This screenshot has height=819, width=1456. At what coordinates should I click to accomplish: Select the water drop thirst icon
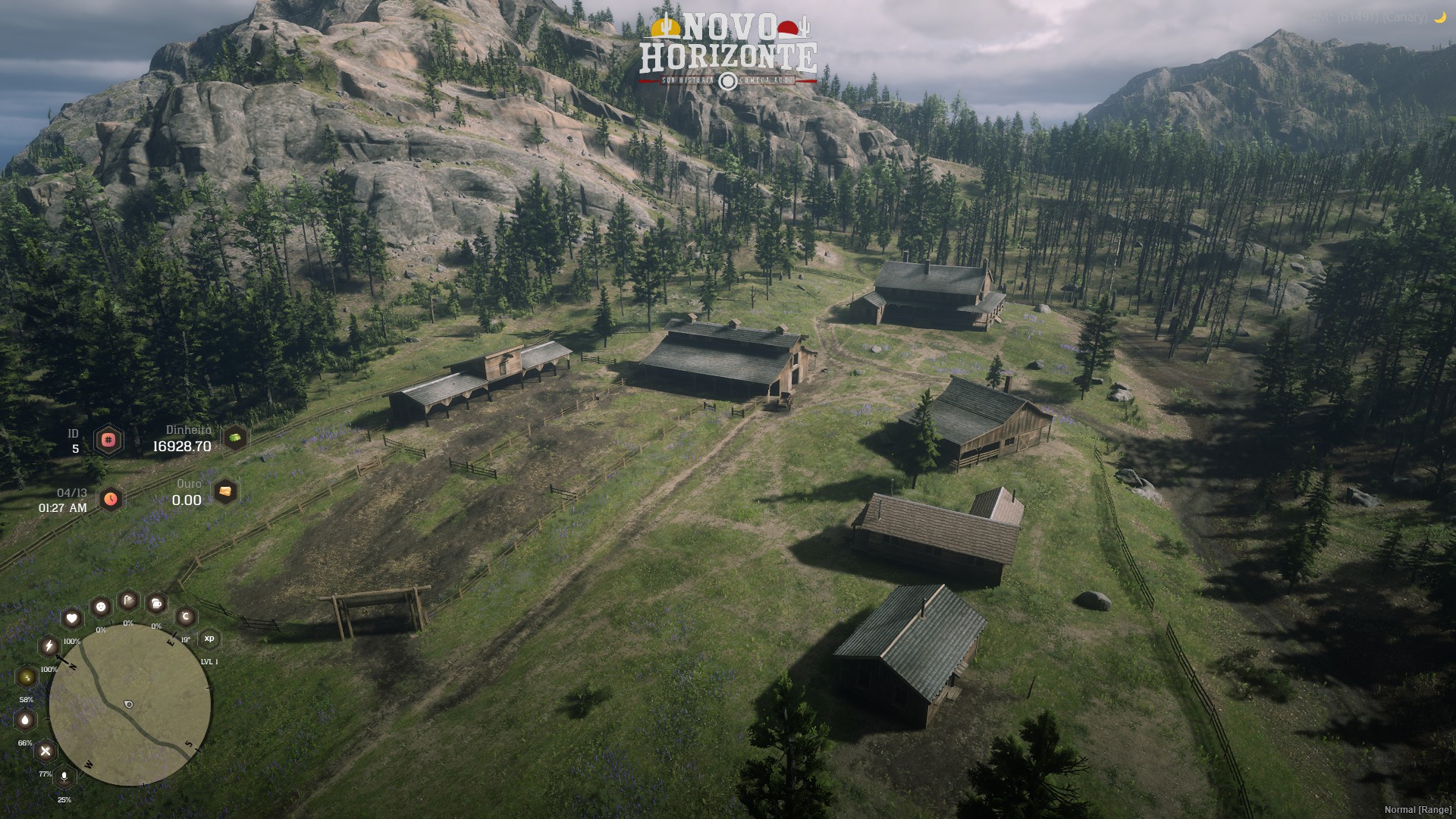(x=26, y=720)
